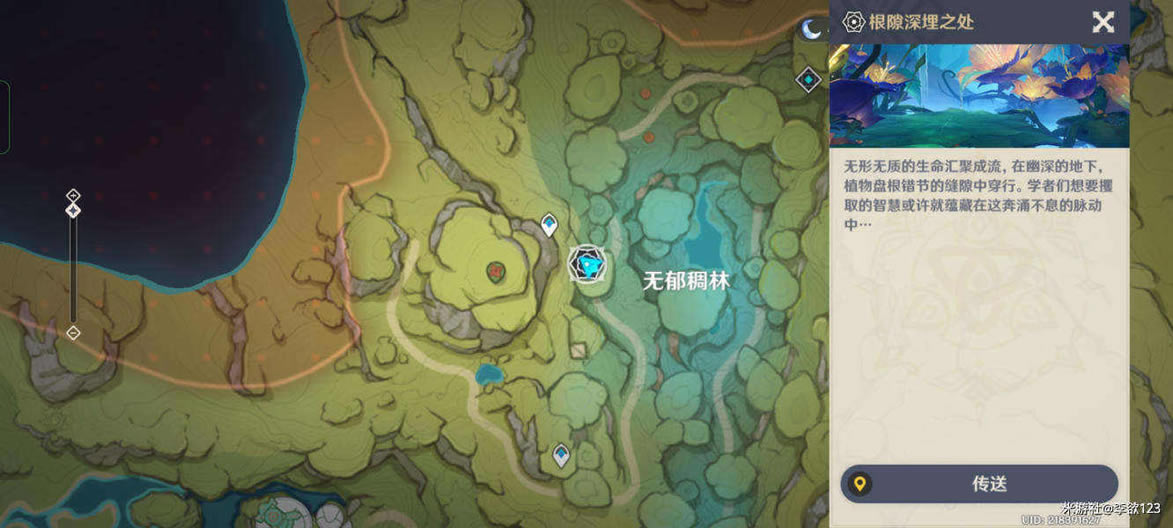Select the teleport waypoint above the domain

coord(549,224)
